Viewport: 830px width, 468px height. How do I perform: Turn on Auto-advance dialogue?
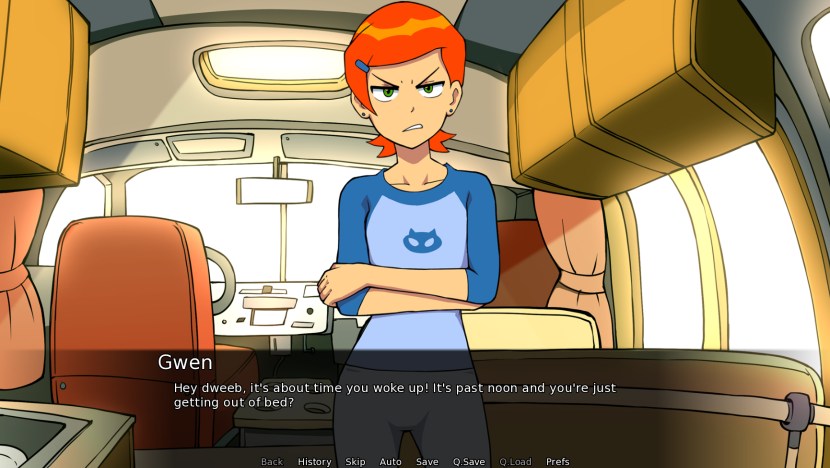[x=390, y=462]
